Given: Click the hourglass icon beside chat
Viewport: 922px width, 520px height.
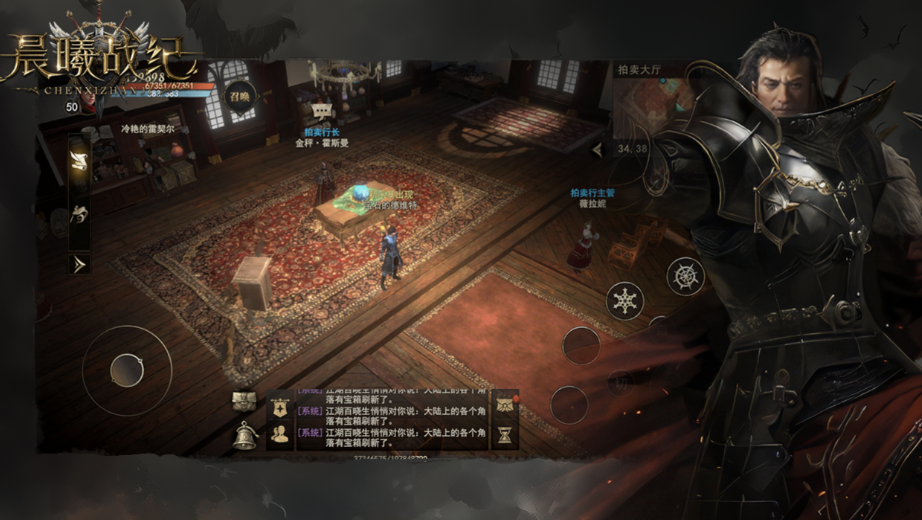Looking at the screenshot, I should pyautogui.click(x=505, y=434).
